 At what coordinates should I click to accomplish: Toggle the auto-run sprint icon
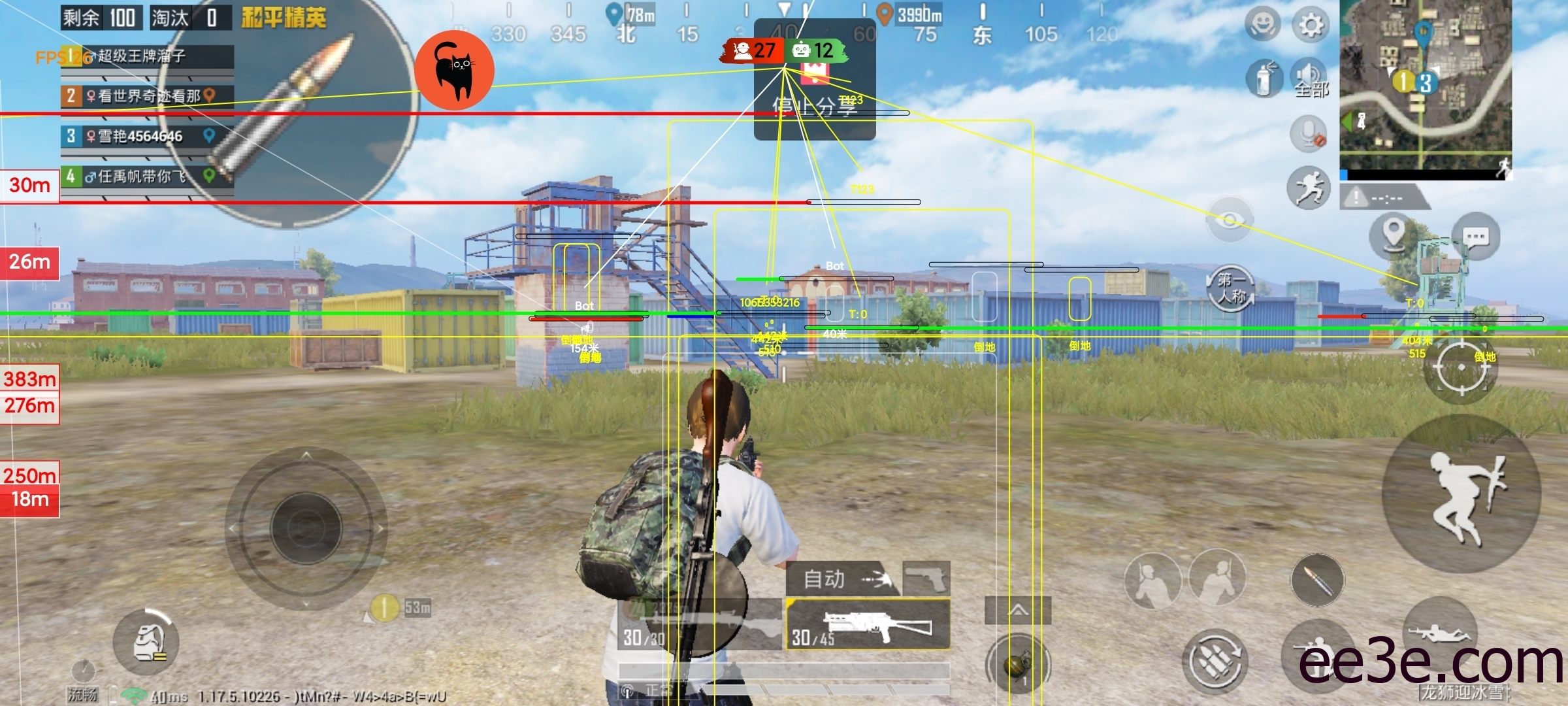pos(1309,188)
